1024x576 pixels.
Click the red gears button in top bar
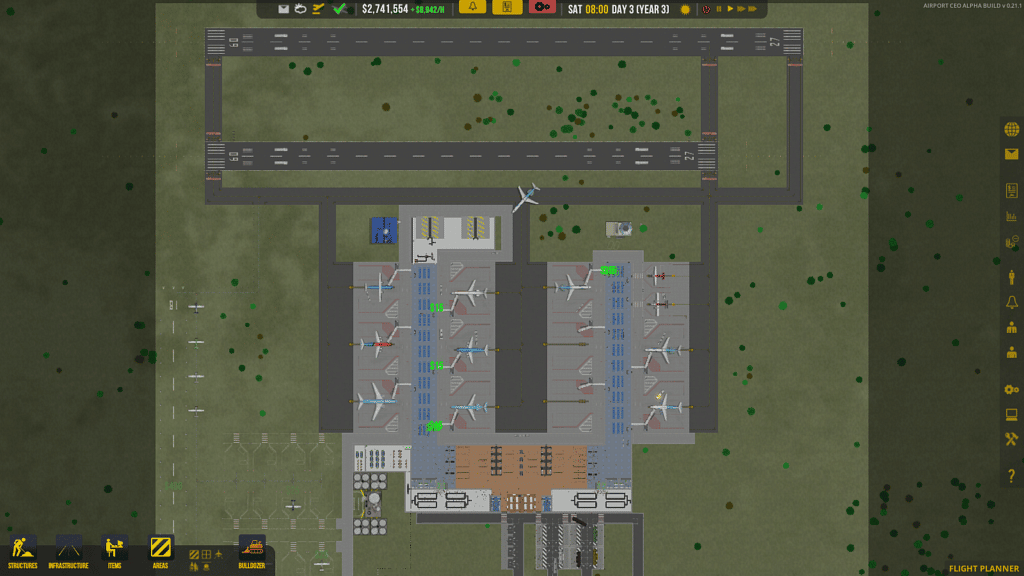pos(542,8)
